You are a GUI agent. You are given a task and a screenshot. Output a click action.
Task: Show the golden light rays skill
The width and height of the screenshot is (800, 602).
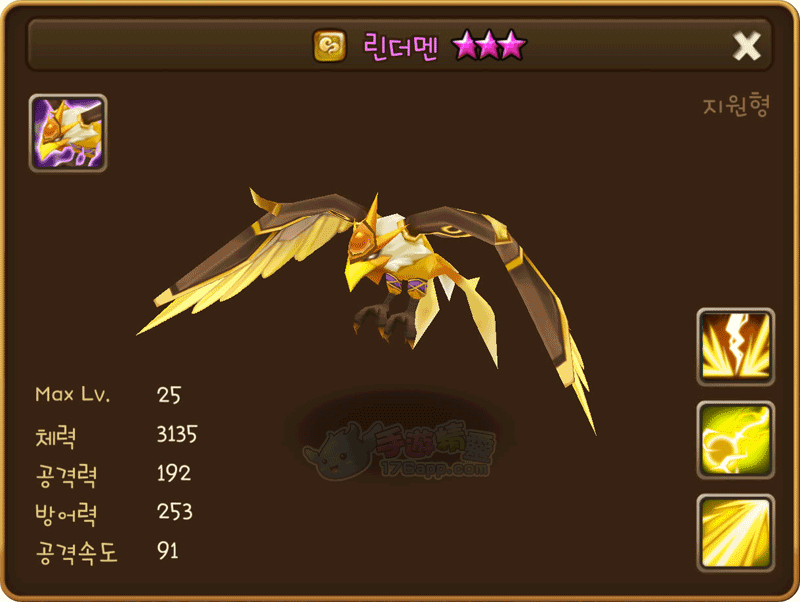(735, 532)
